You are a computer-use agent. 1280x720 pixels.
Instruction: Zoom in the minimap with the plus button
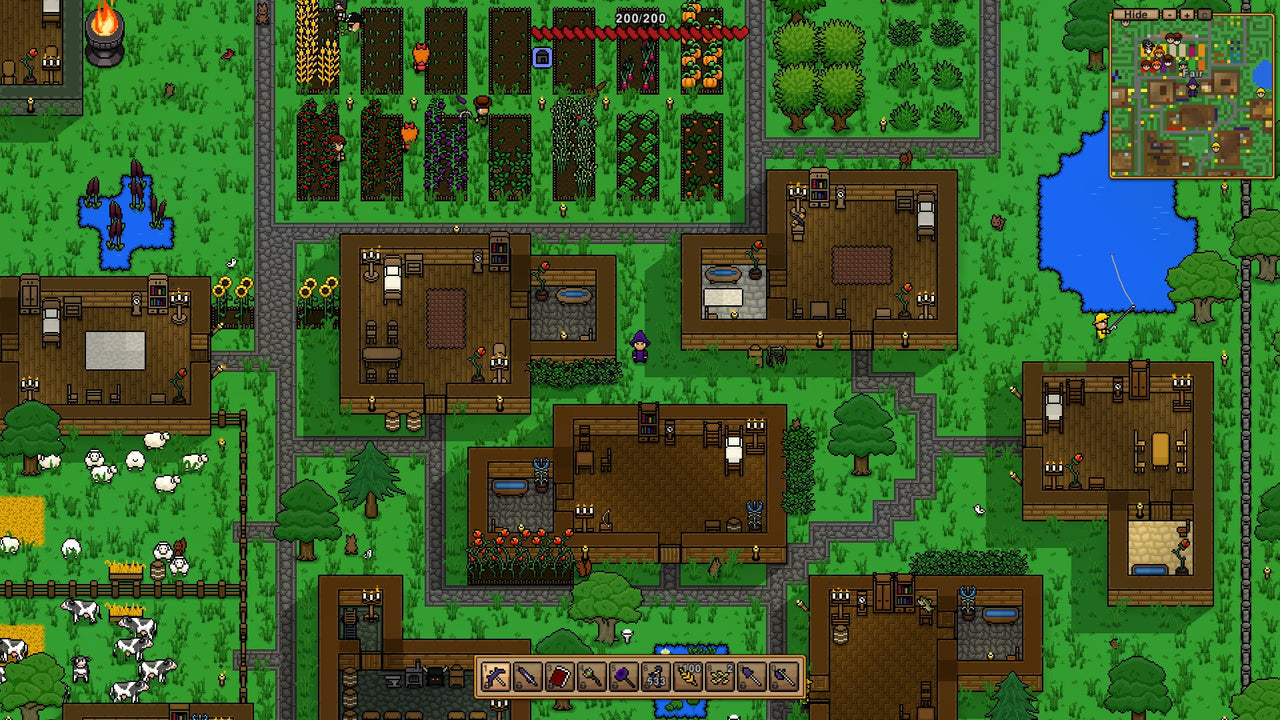[1186, 14]
